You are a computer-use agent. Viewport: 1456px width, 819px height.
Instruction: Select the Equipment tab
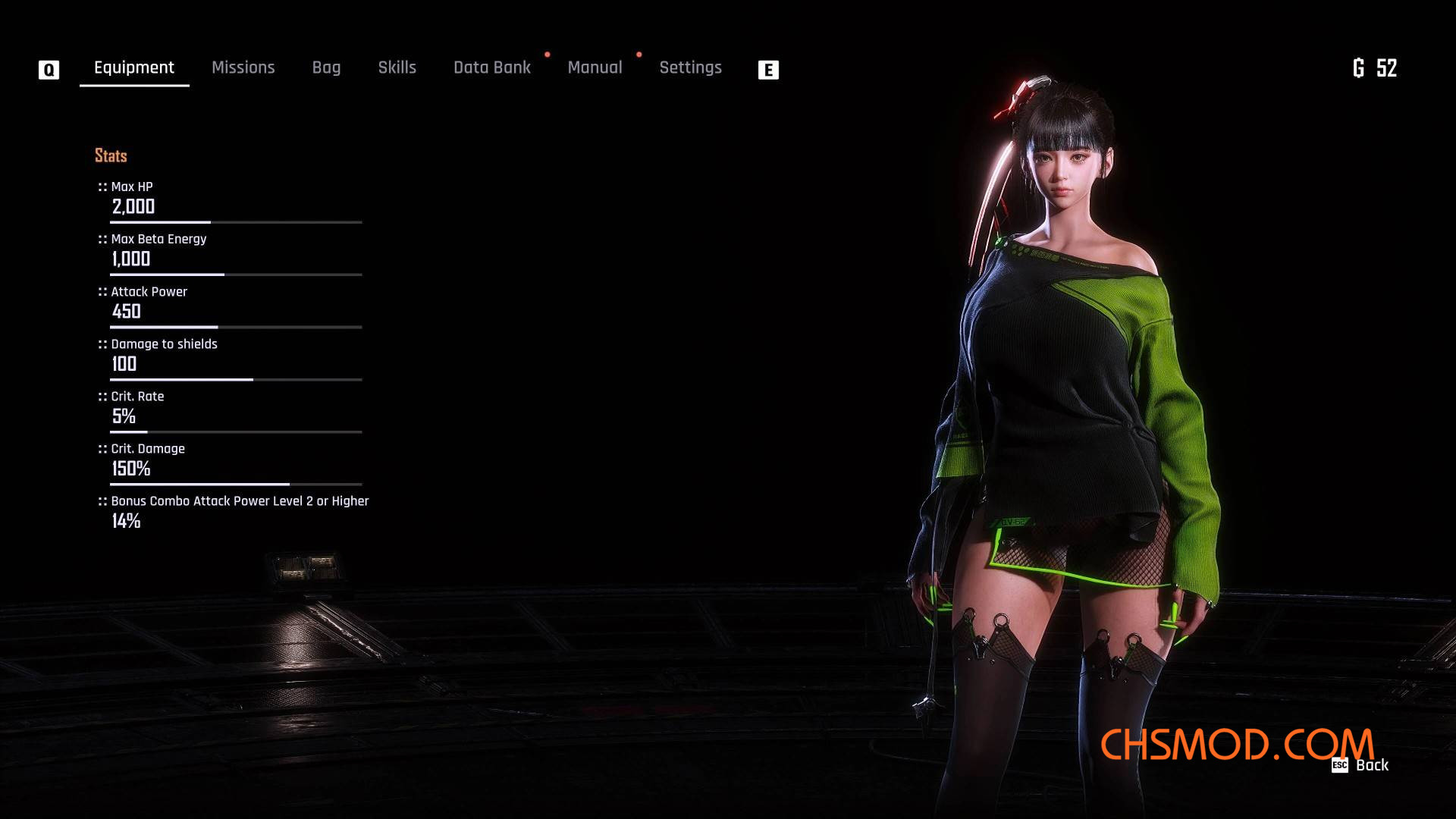(x=134, y=67)
